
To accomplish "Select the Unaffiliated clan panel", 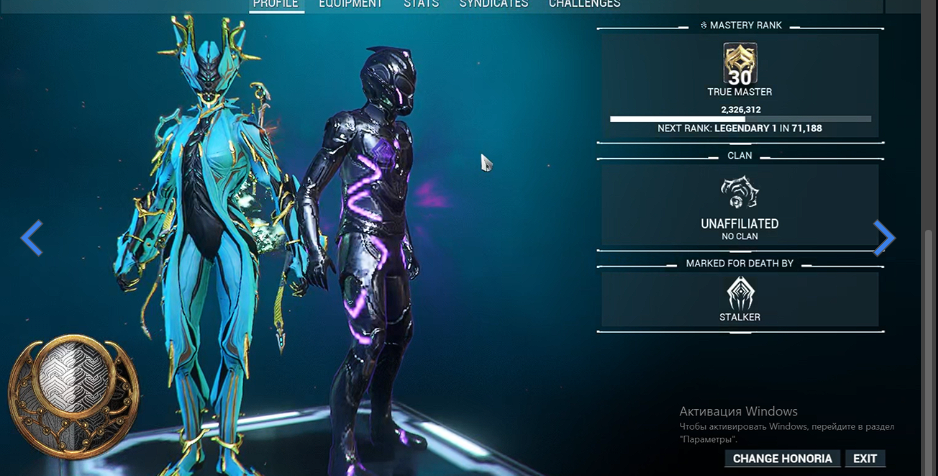I will (740, 206).
